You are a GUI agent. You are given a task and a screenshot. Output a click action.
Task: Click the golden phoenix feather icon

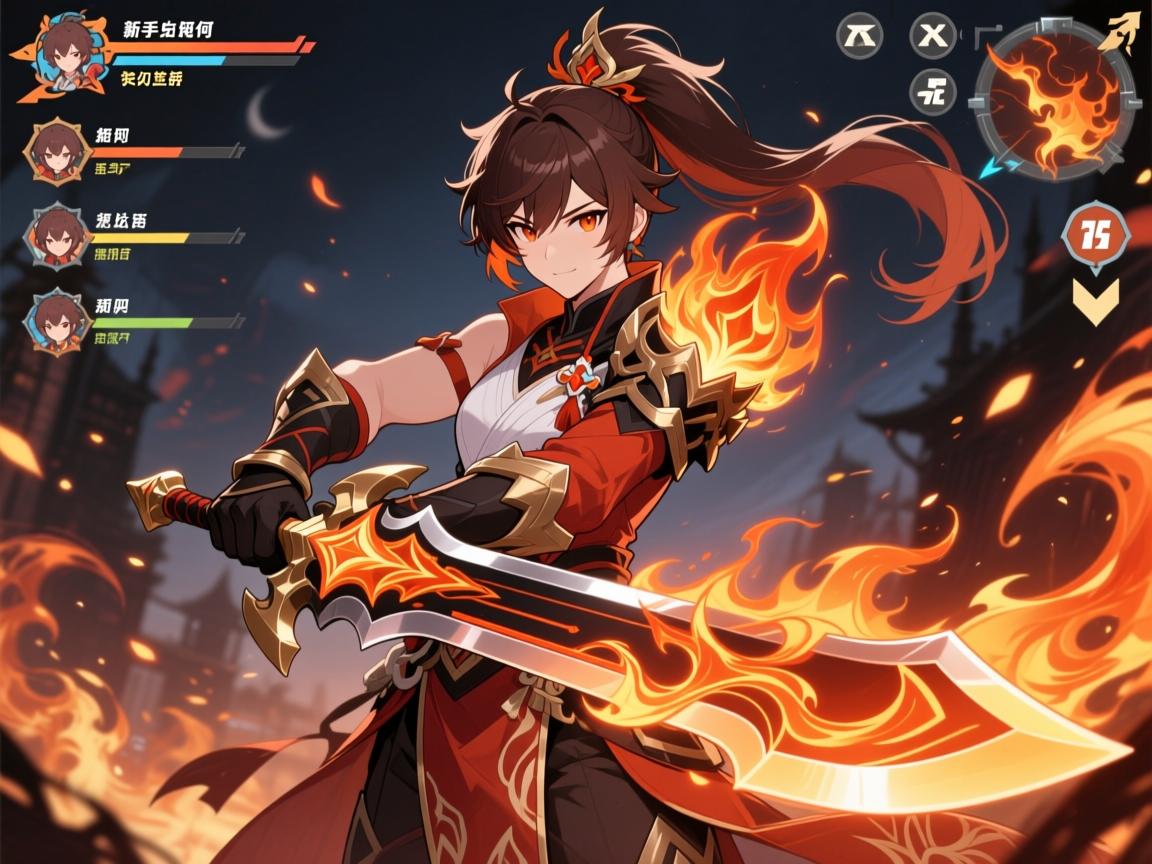coord(1122,28)
